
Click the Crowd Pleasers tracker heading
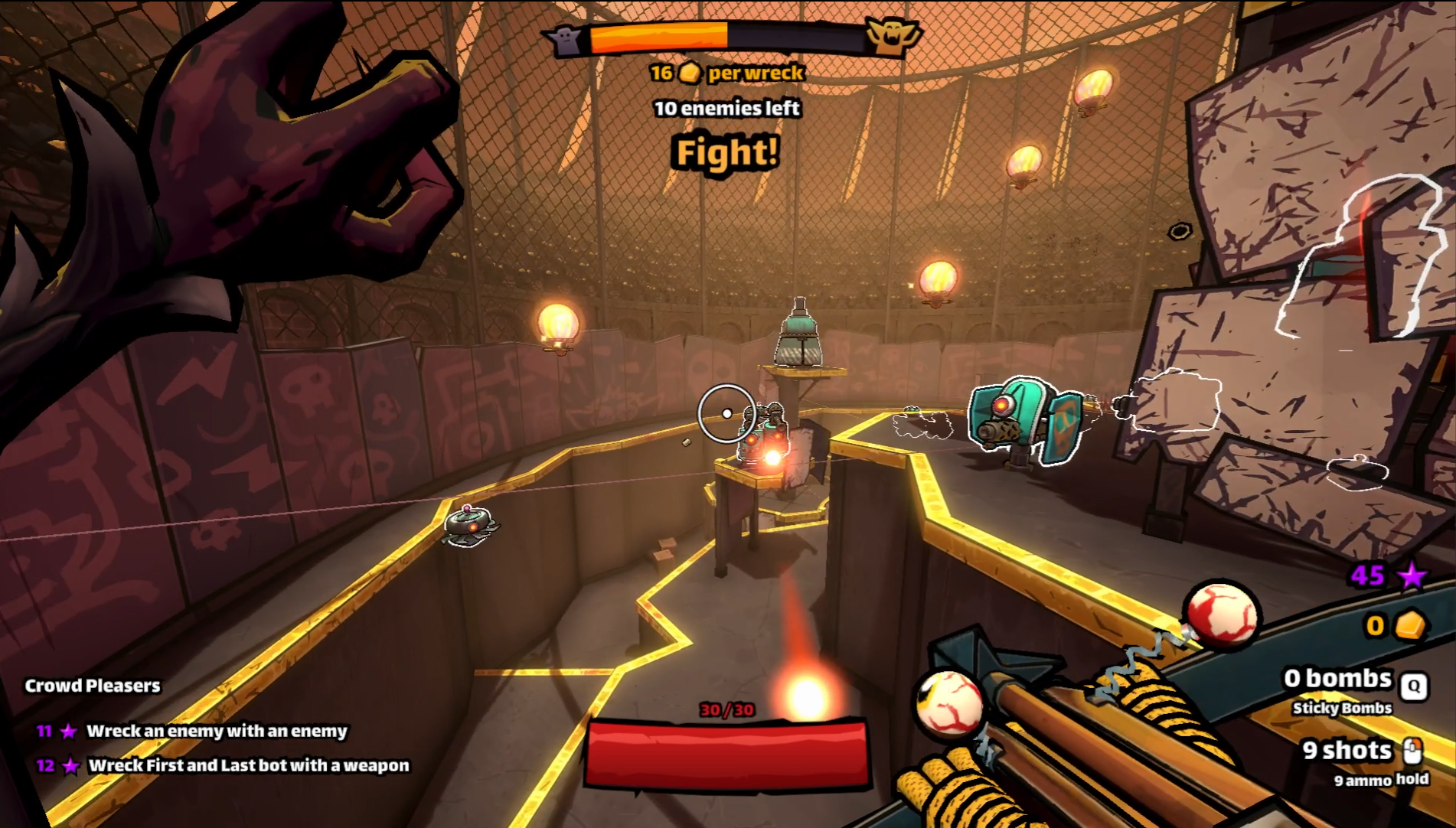coord(93,686)
